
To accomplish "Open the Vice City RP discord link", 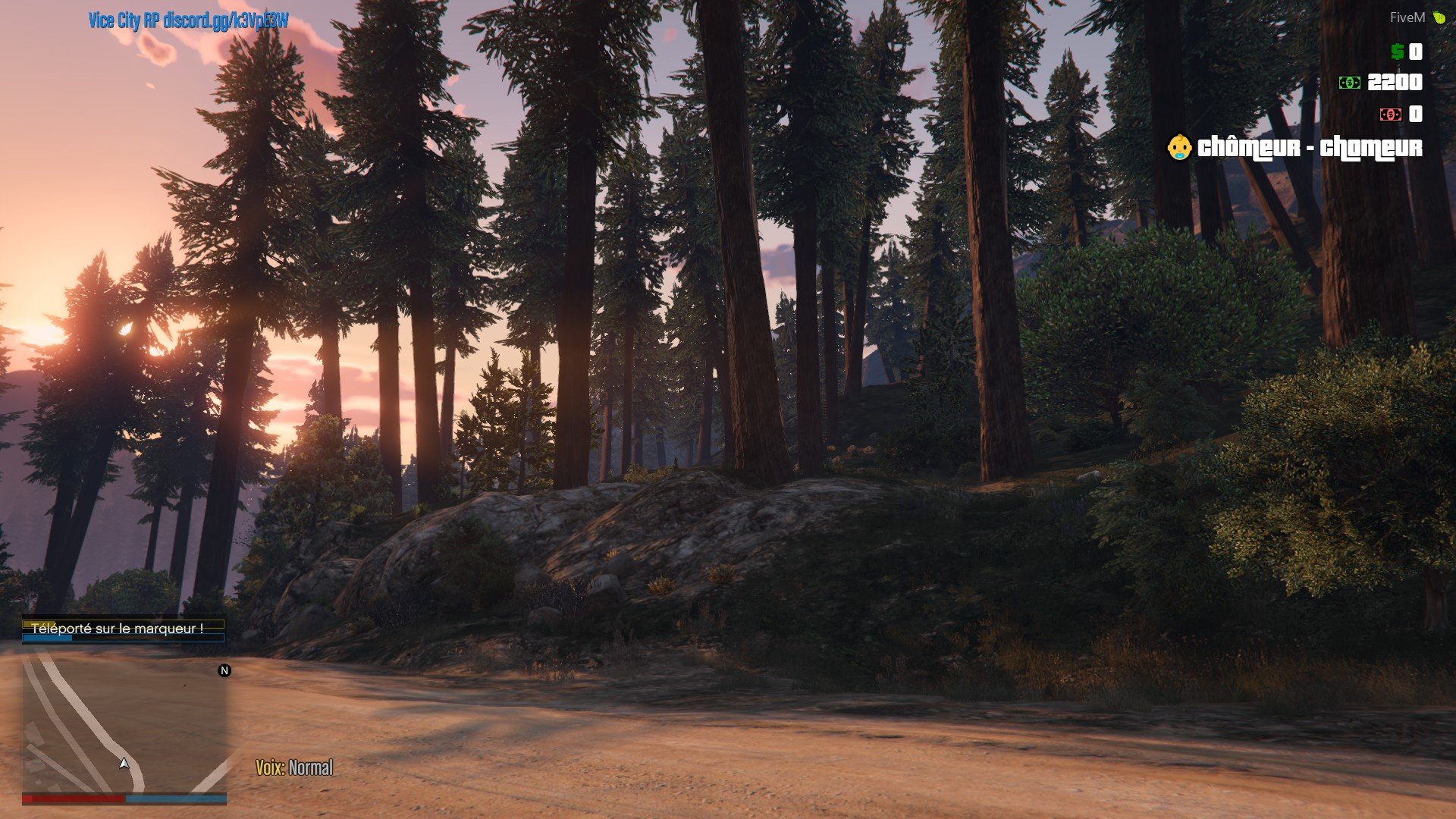I will pos(188,20).
